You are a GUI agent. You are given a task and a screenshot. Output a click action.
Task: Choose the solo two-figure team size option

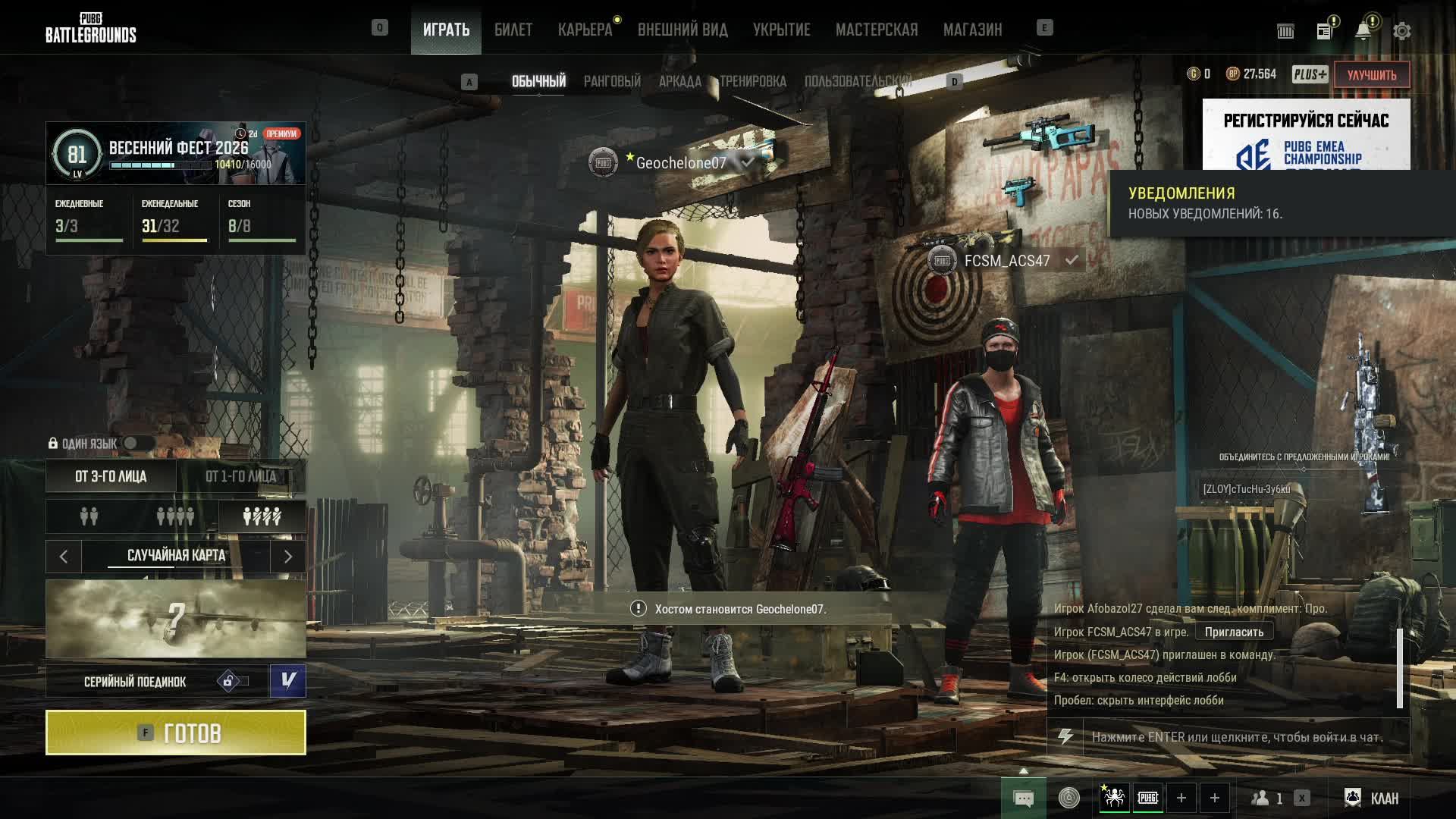89,516
